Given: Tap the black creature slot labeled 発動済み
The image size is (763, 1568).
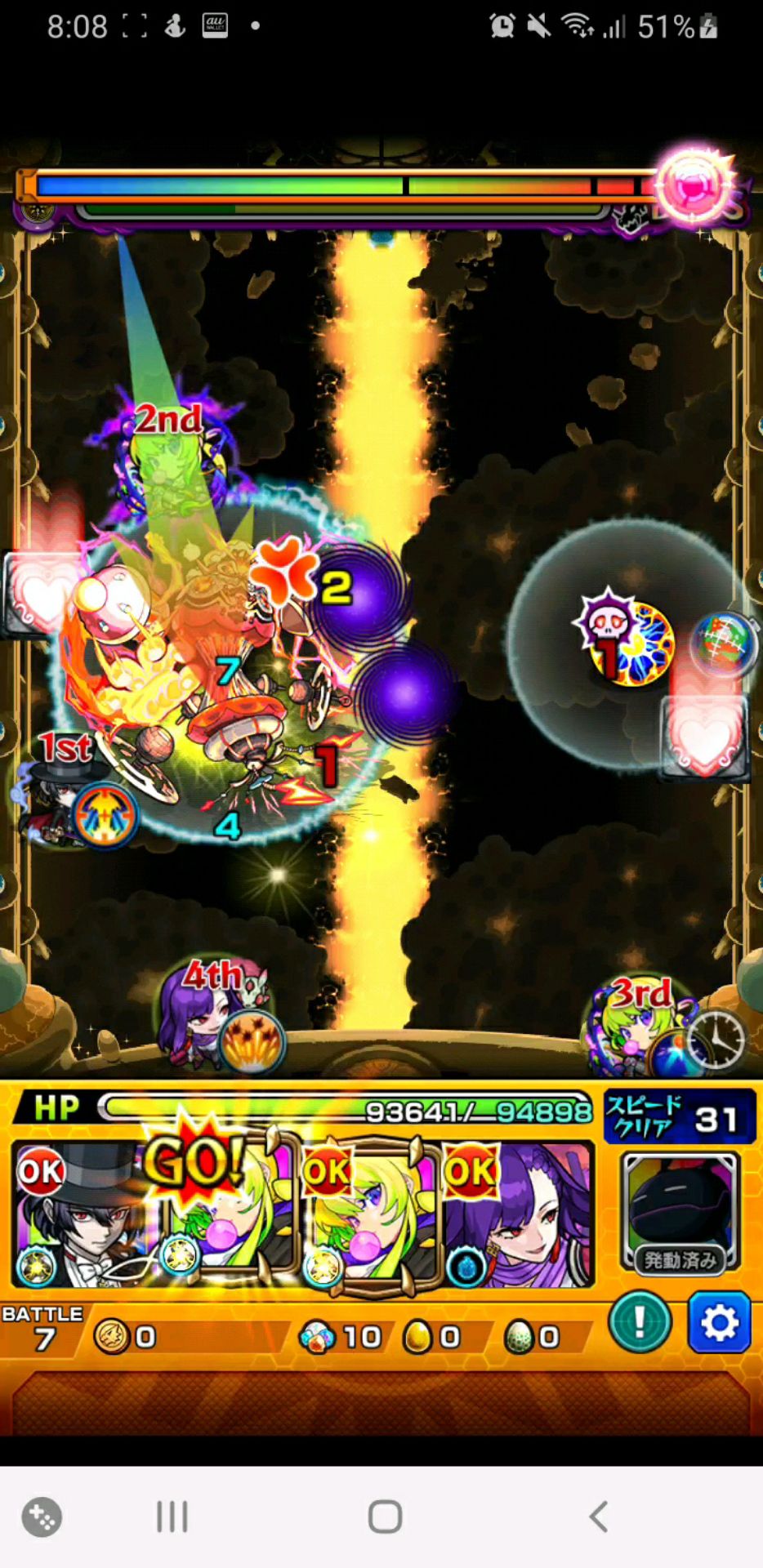Looking at the screenshot, I should [680, 1213].
